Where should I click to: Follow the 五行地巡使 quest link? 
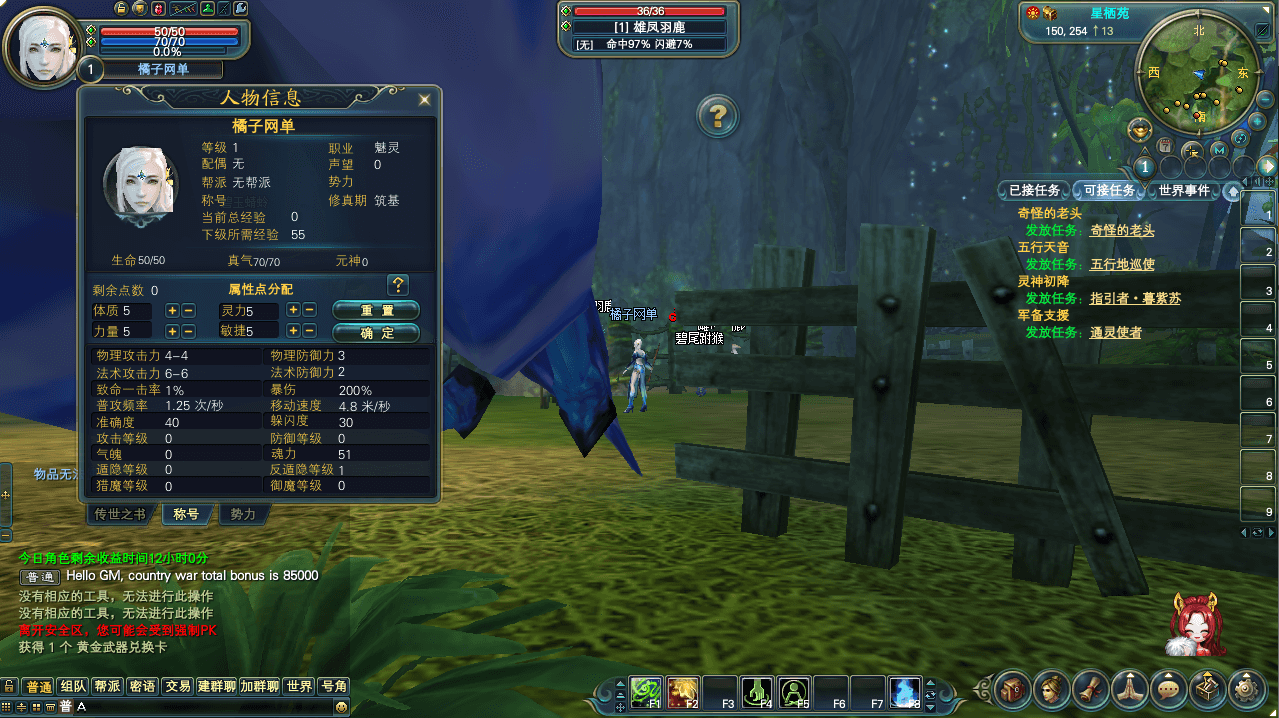coord(1122,264)
